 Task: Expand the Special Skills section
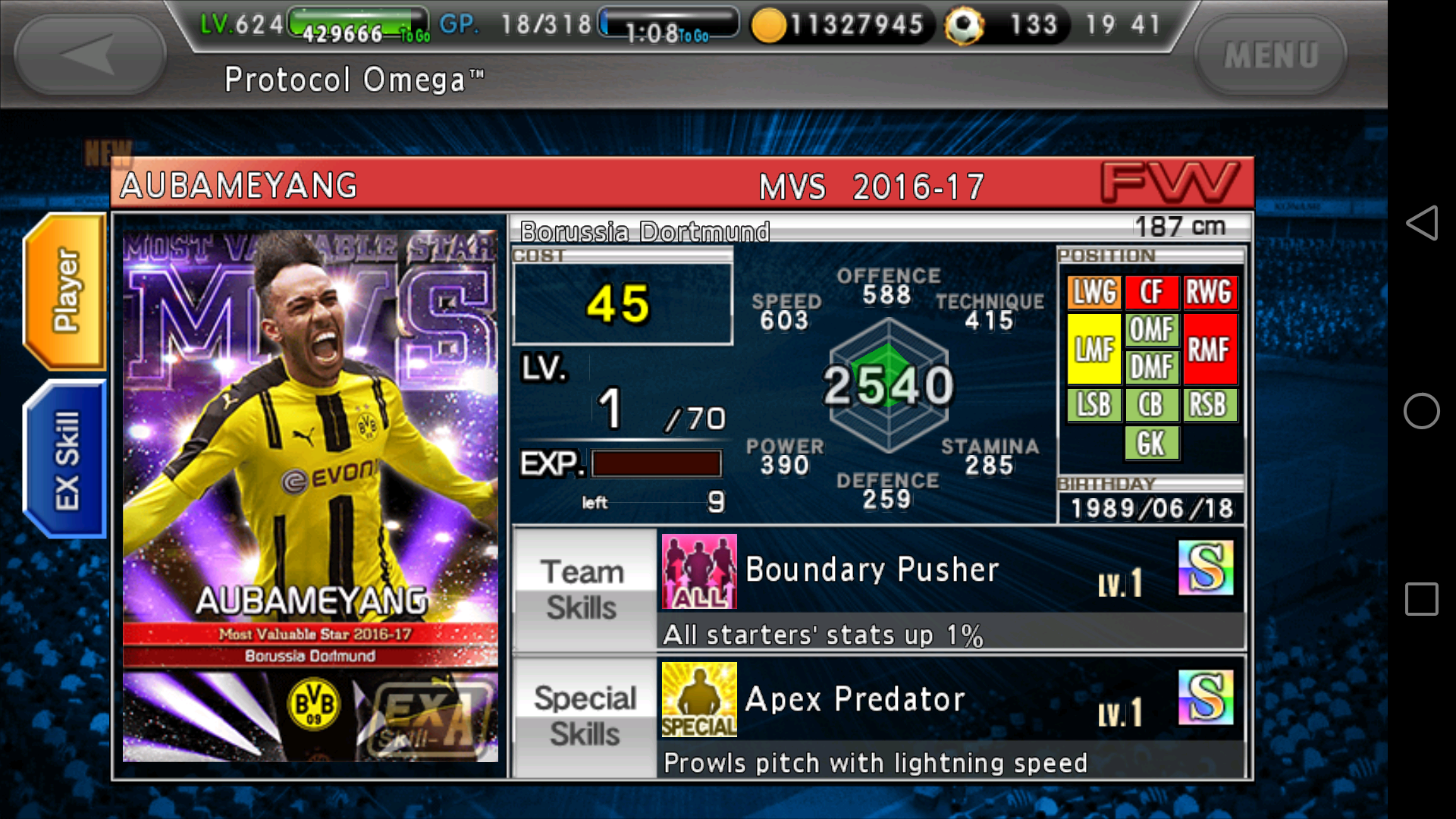tap(582, 715)
